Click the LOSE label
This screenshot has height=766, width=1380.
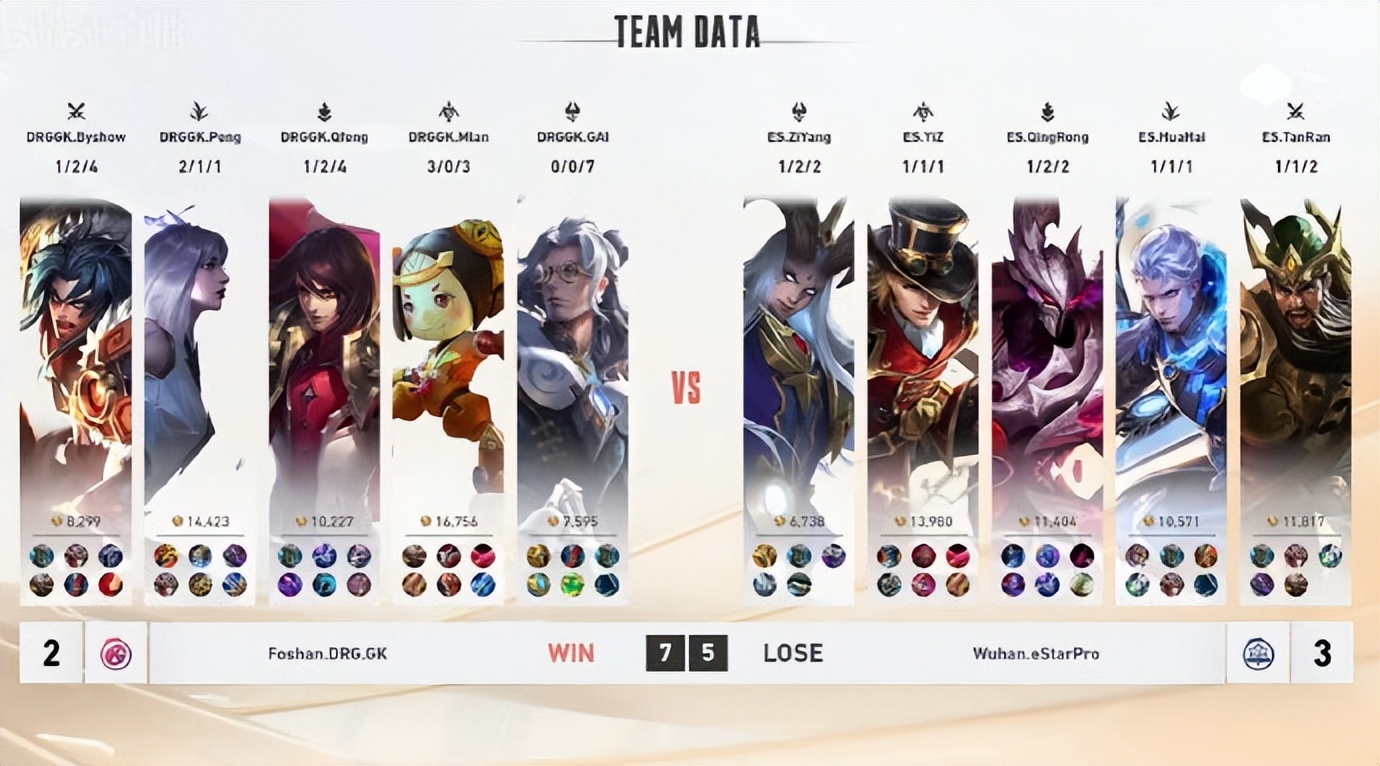click(x=796, y=653)
